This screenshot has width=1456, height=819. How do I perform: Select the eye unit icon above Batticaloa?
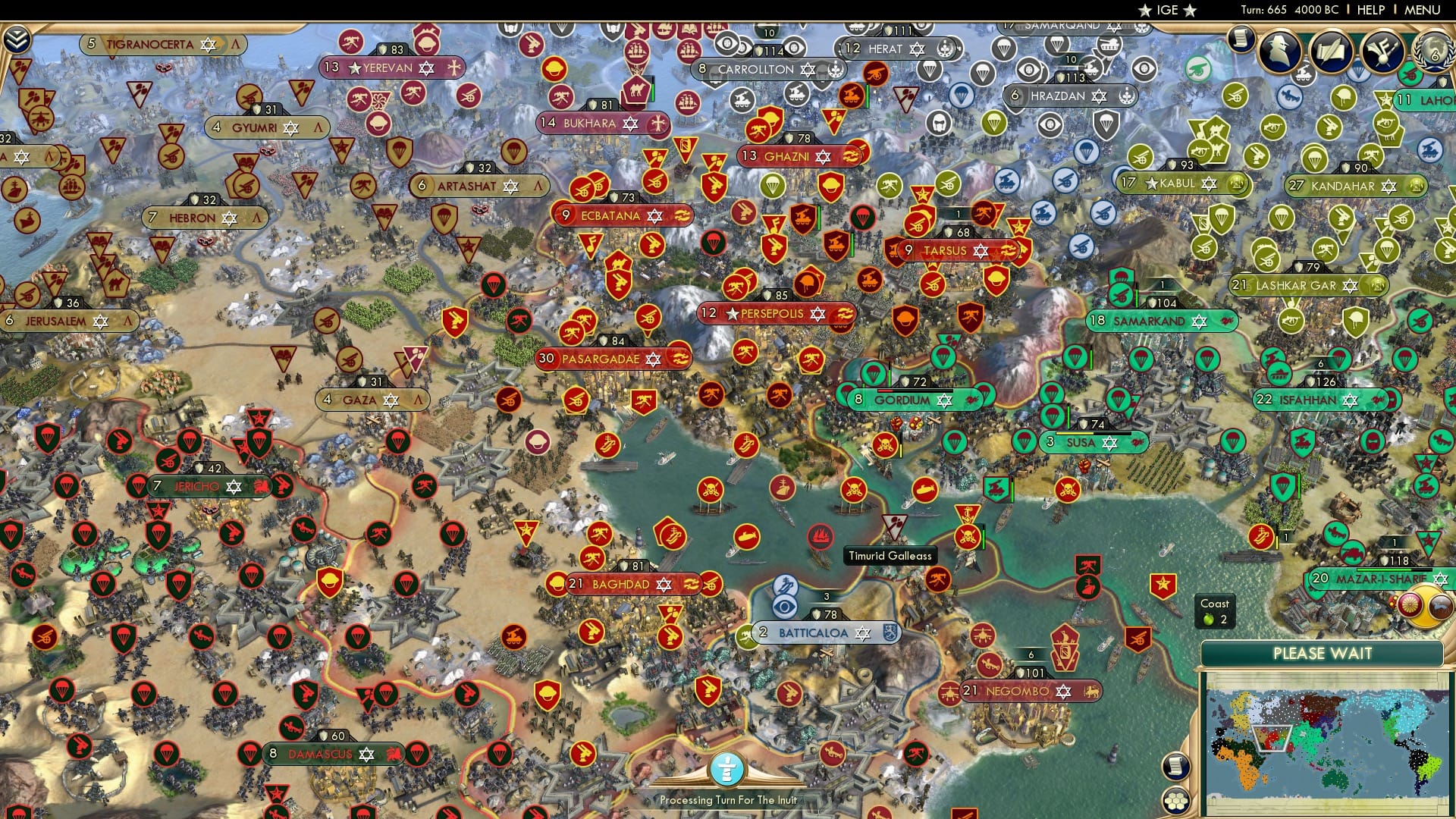click(x=785, y=607)
